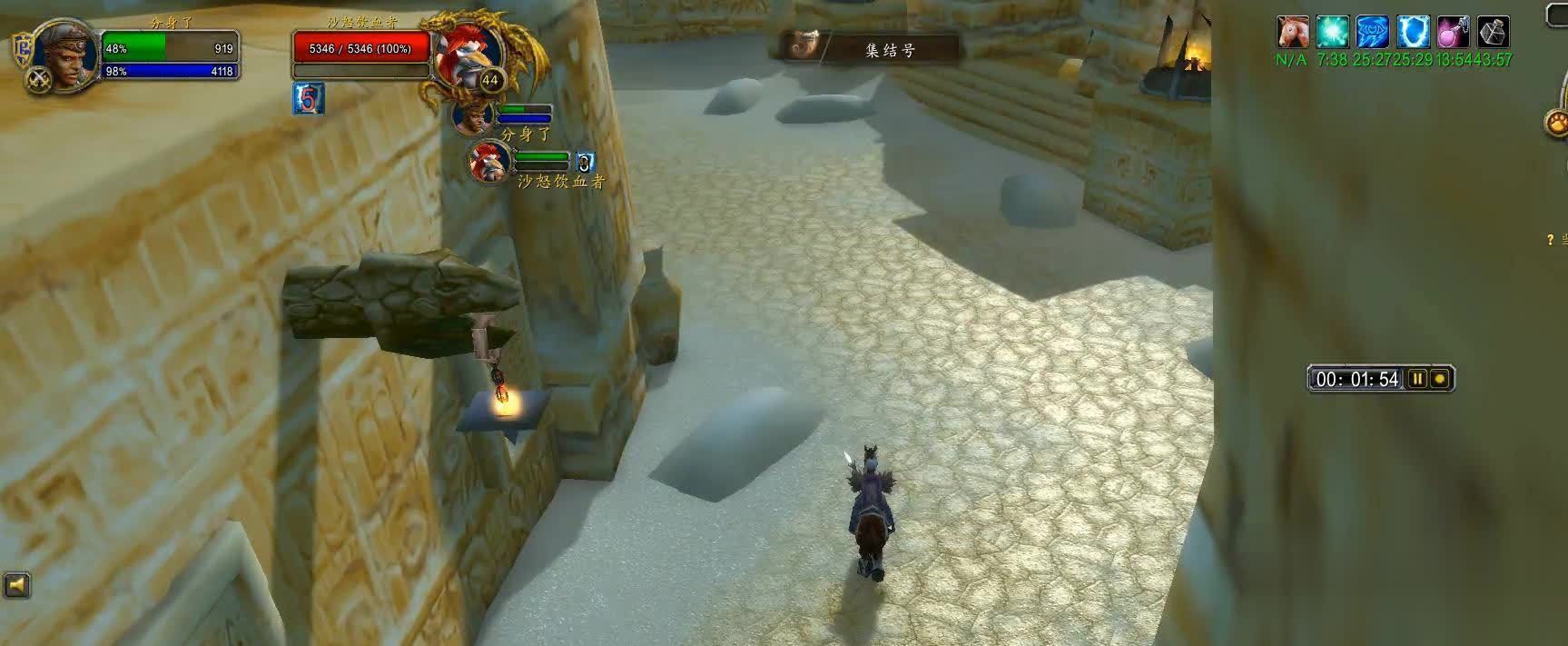Click the player portrait of 分身了

(70, 55)
